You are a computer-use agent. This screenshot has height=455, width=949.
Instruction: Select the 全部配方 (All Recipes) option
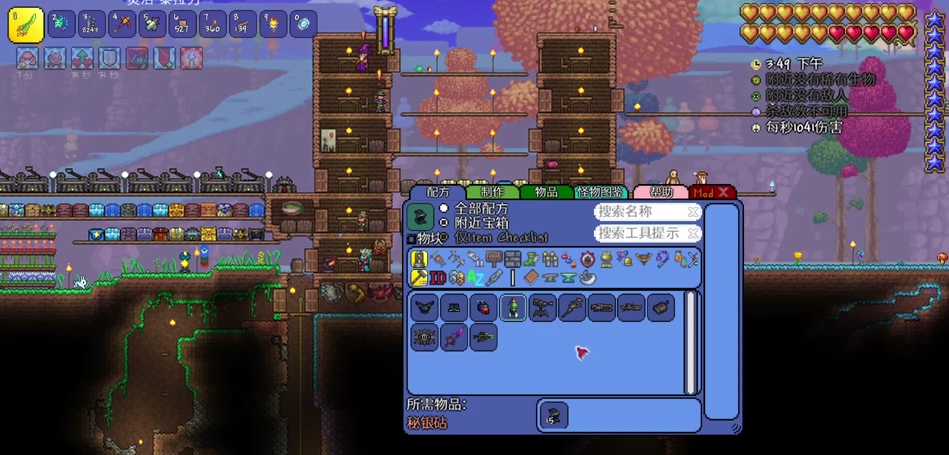[444, 208]
